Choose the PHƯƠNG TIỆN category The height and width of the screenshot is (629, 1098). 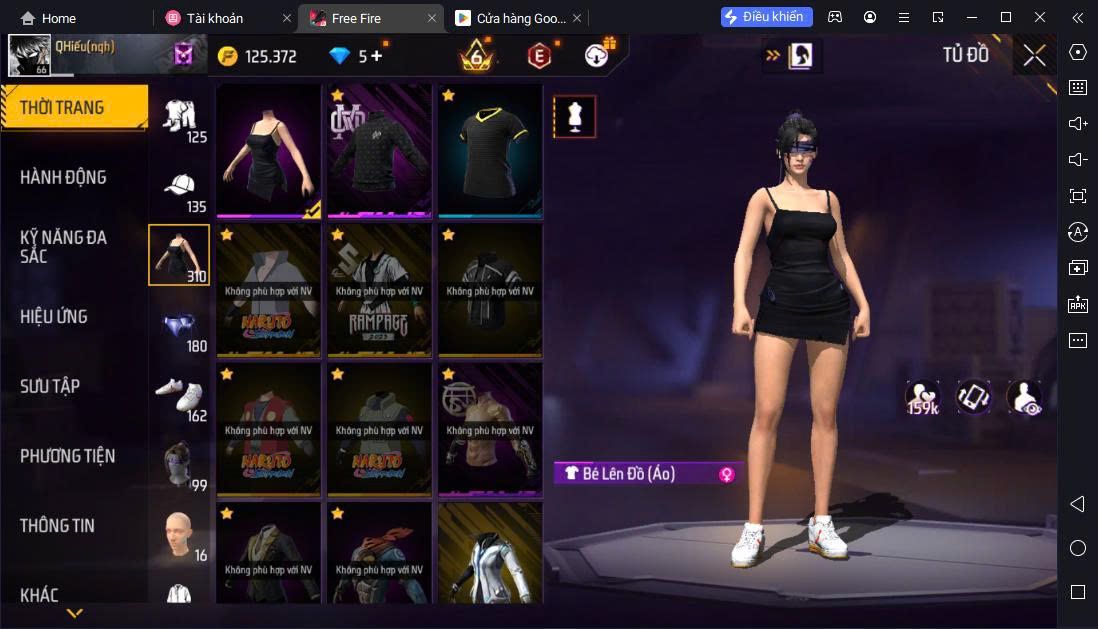tap(67, 456)
